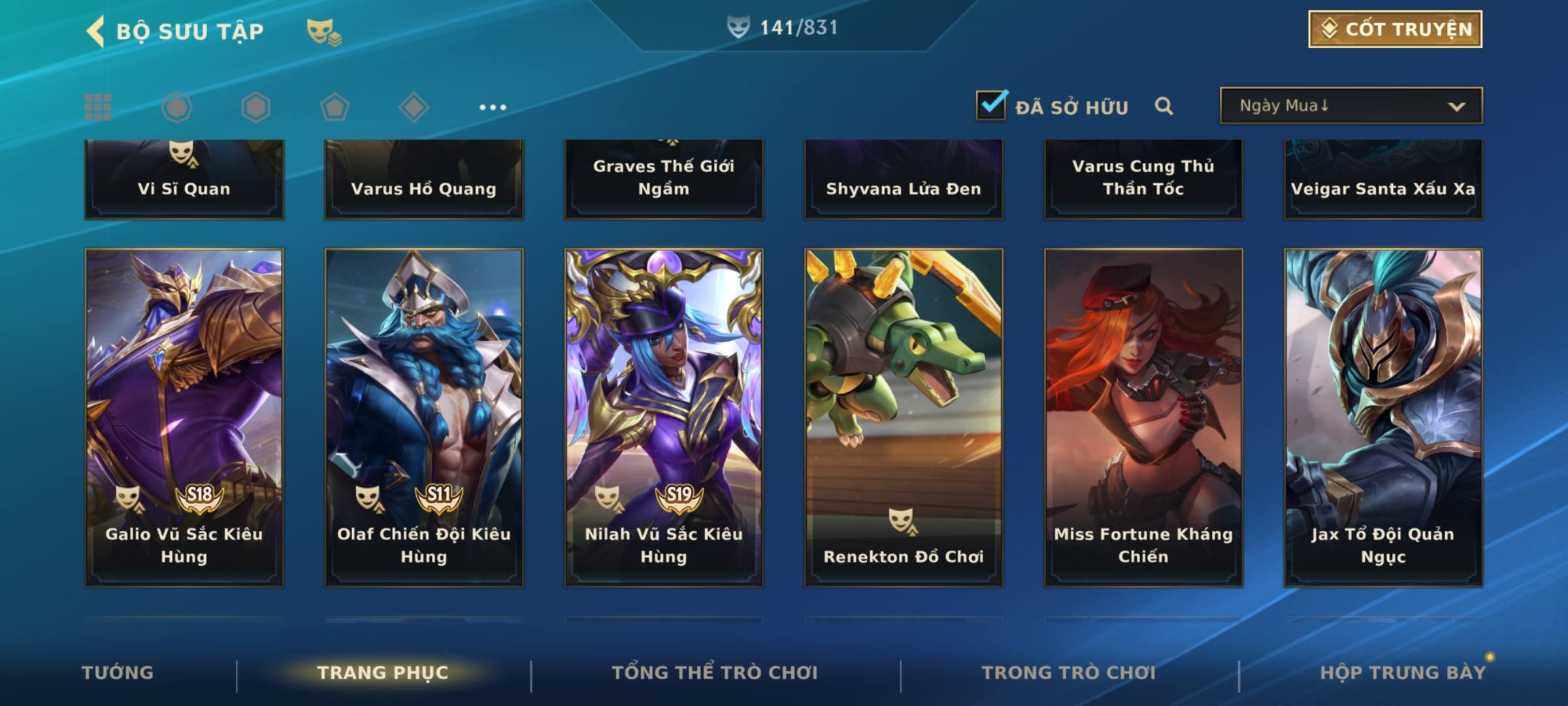Show more filters via three dots

click(x=493, y=107)
